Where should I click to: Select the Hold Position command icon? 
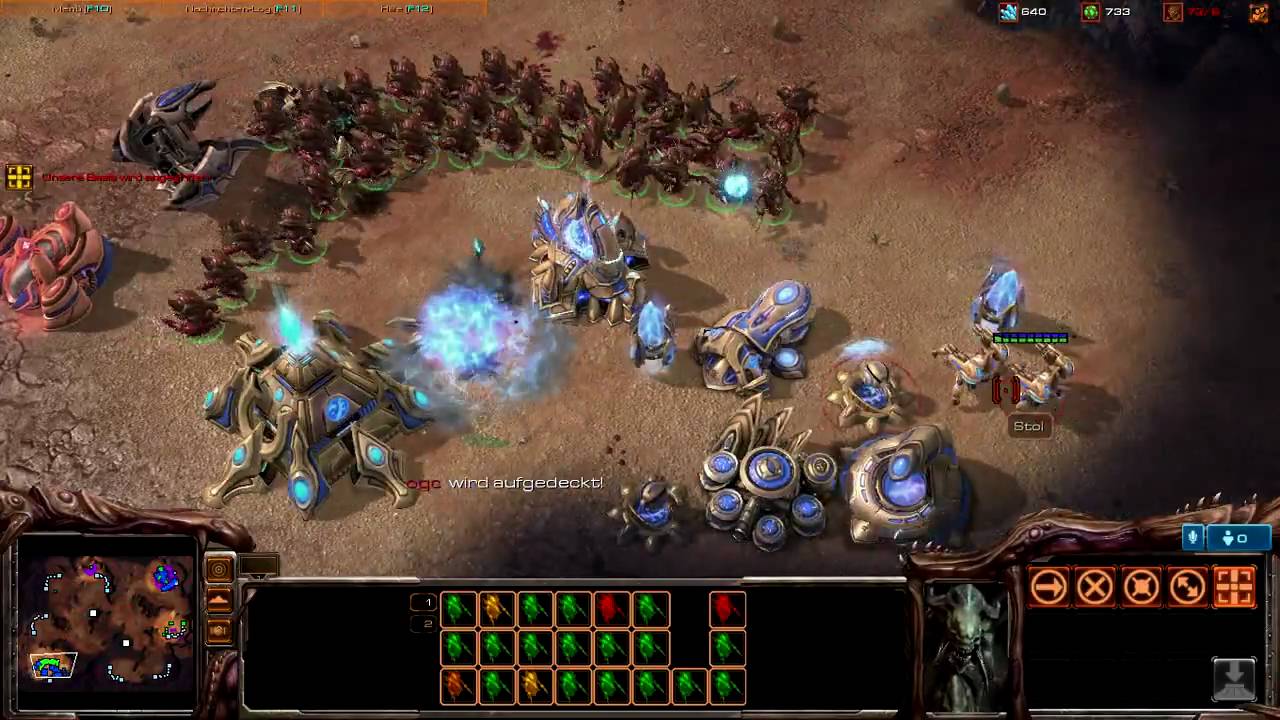point(1141,587)
